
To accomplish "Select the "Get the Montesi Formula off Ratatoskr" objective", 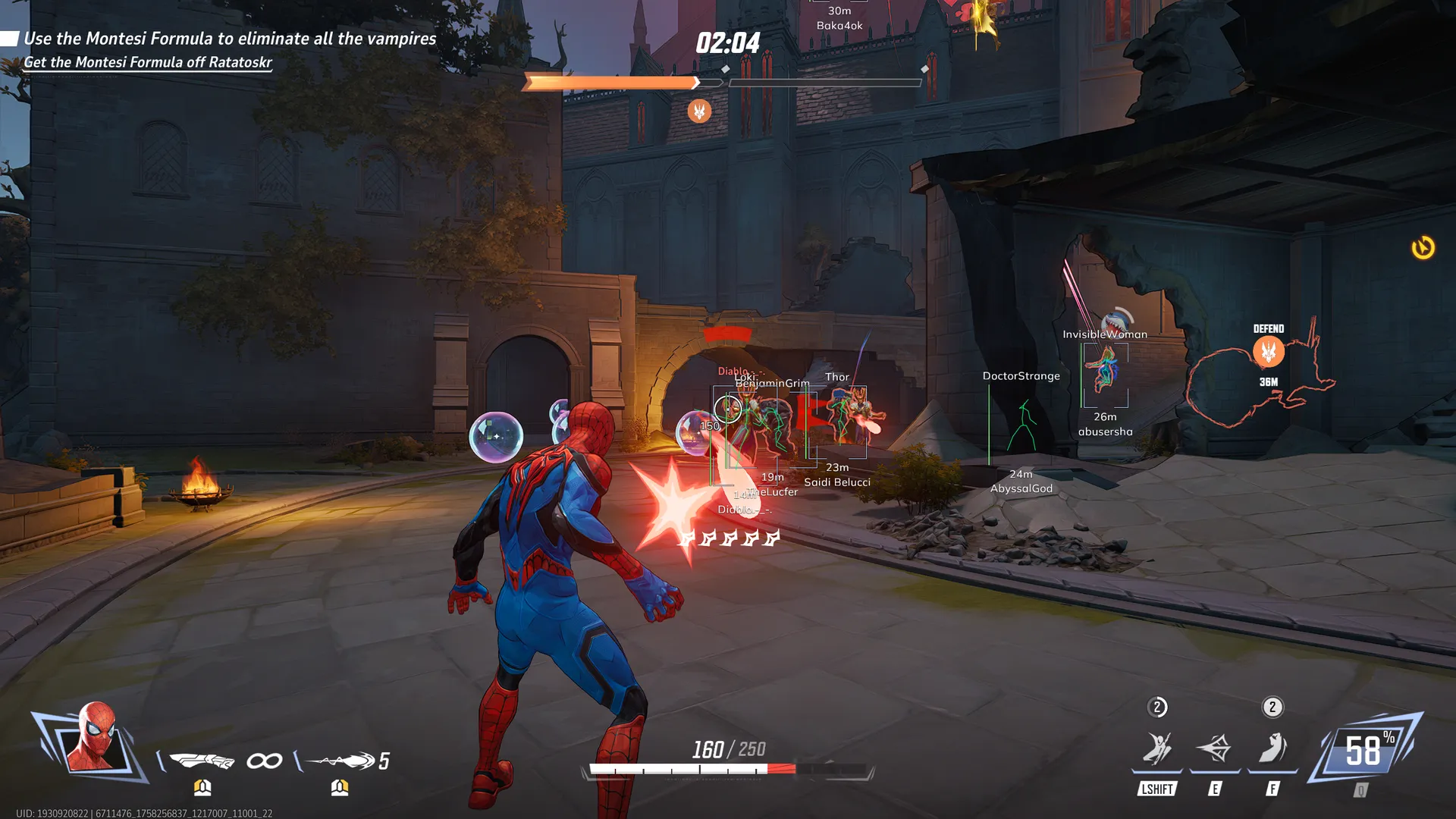I will pos(148,62).
